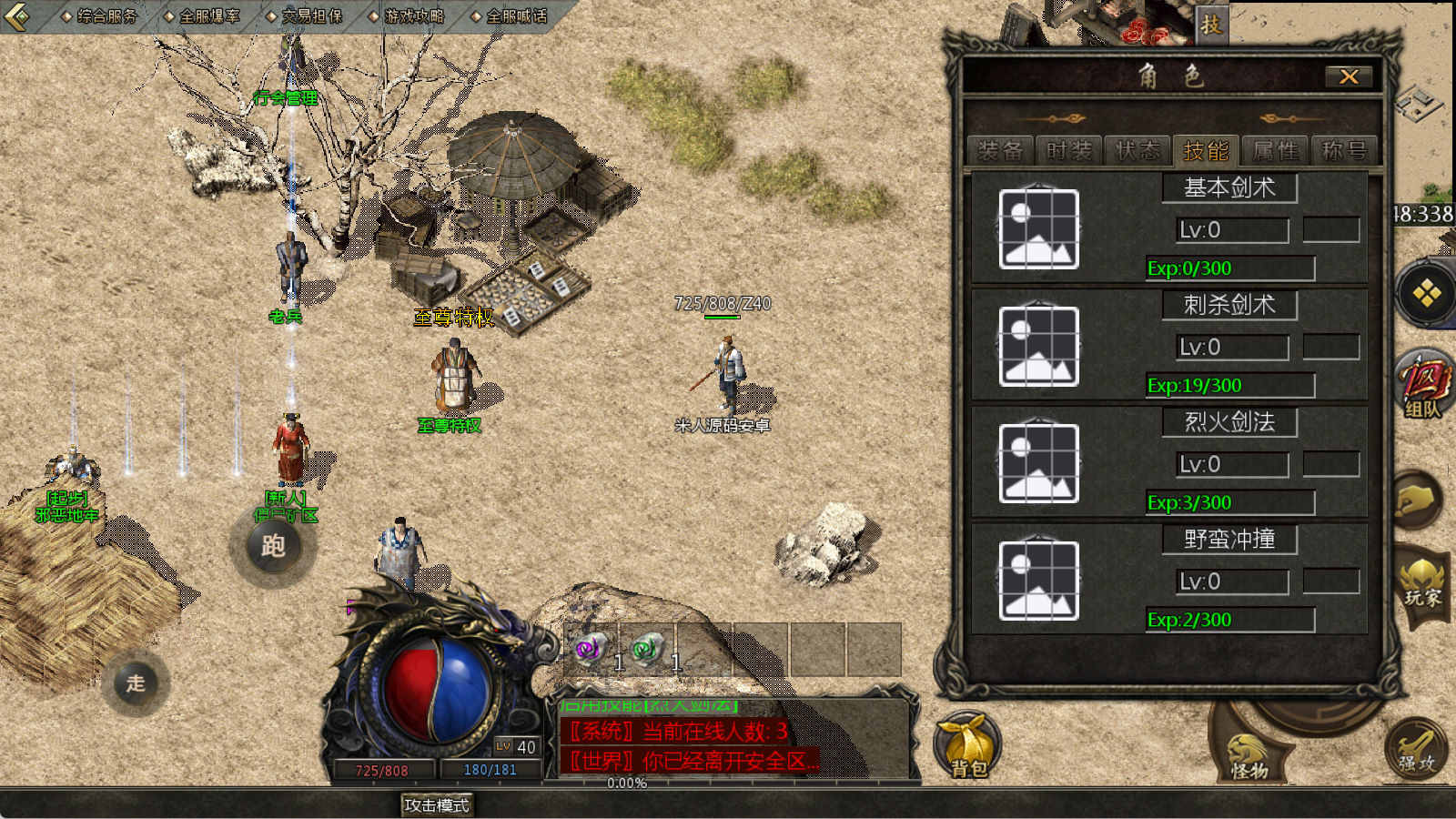Switch to the 称号 titles tab
This screenshot has height=819, width=1456.
[1344, 151]
